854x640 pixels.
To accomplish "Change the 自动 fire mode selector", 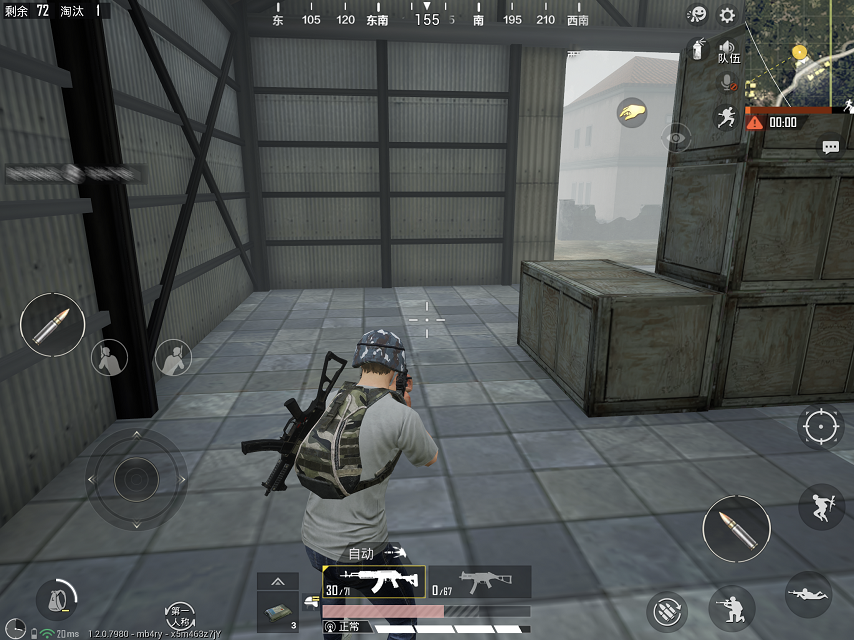I will (377, 552).
